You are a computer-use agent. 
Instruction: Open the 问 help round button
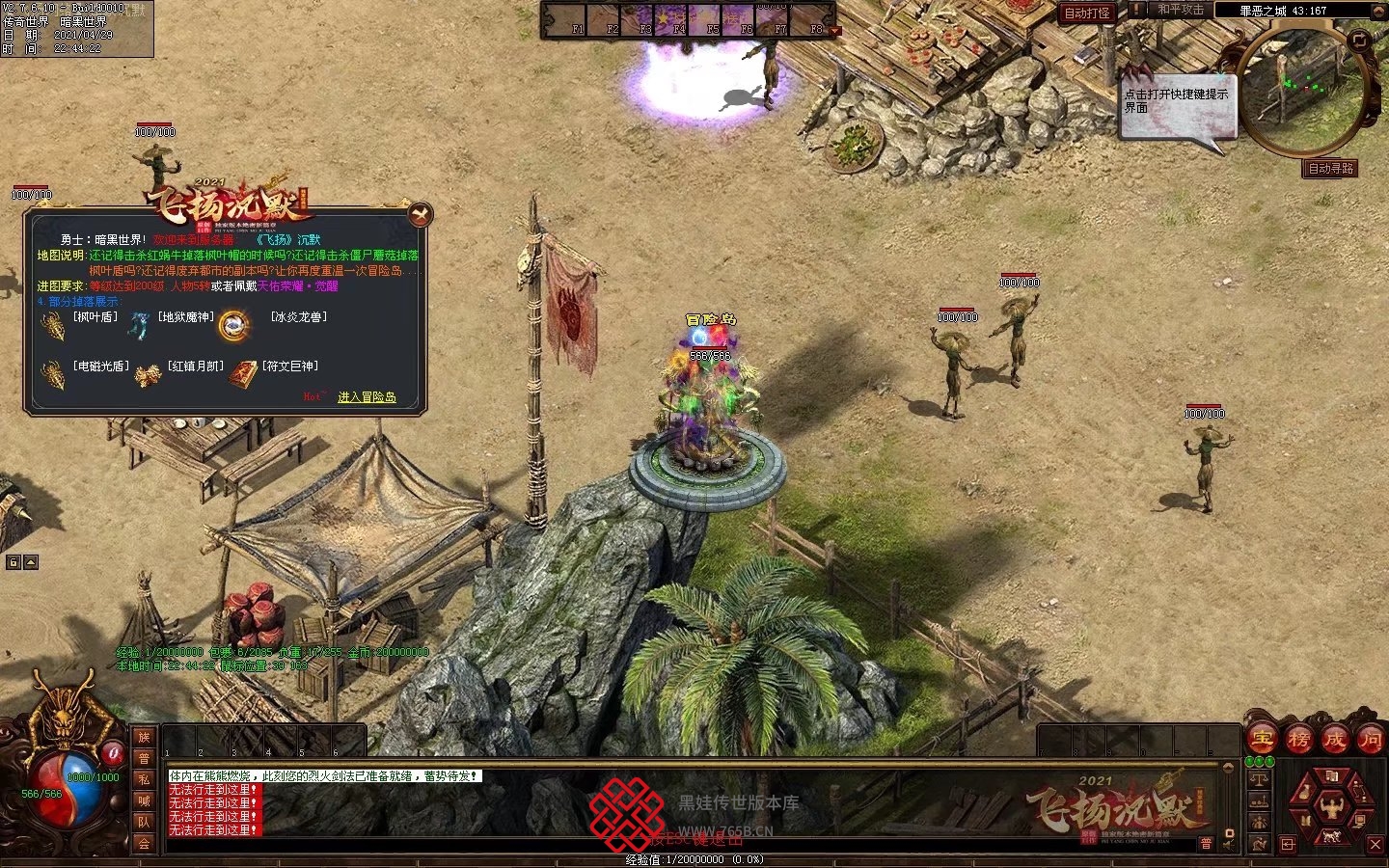1370,740
